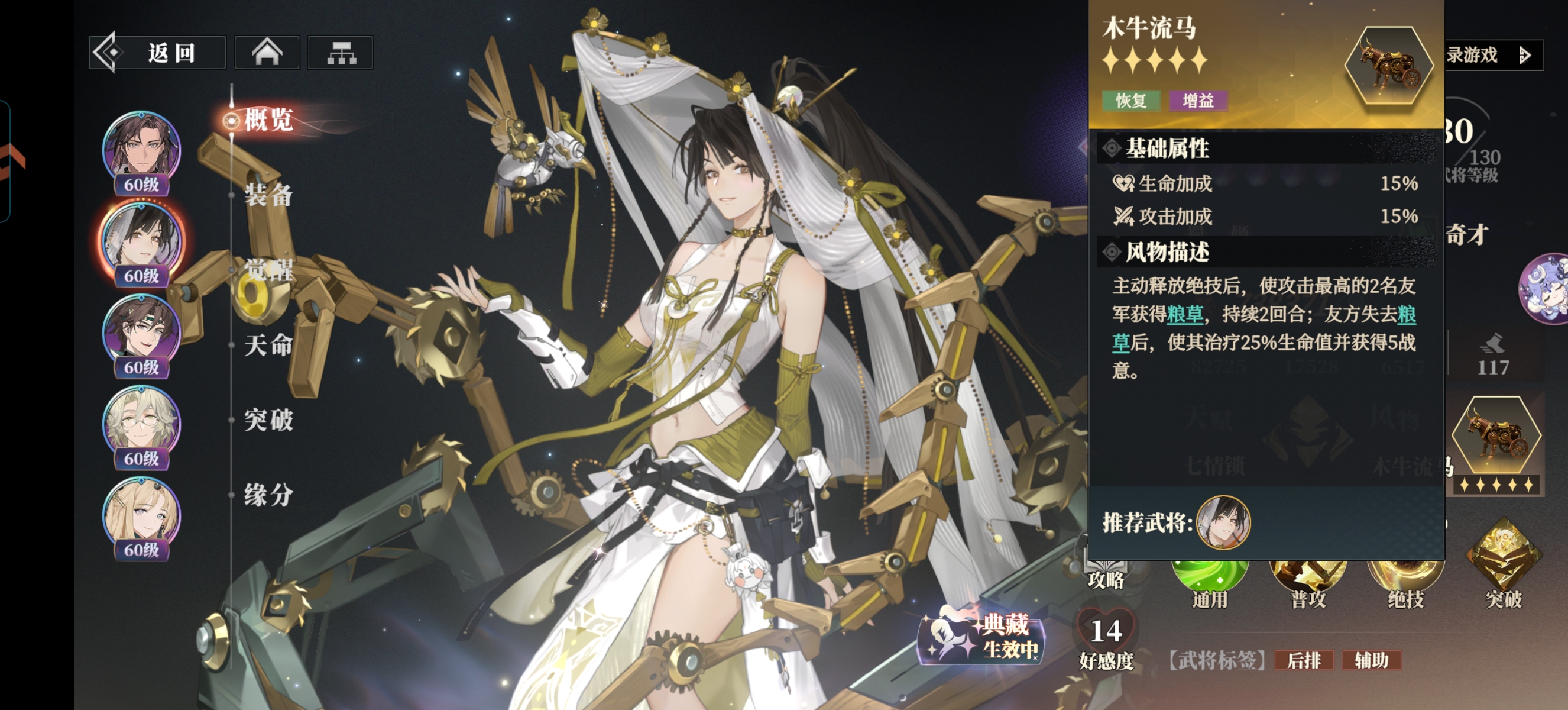Open the hierarchy tree icon
The width and height of the screenshot is (1568, 710).
pyautogui.click(x=341, y=53)
